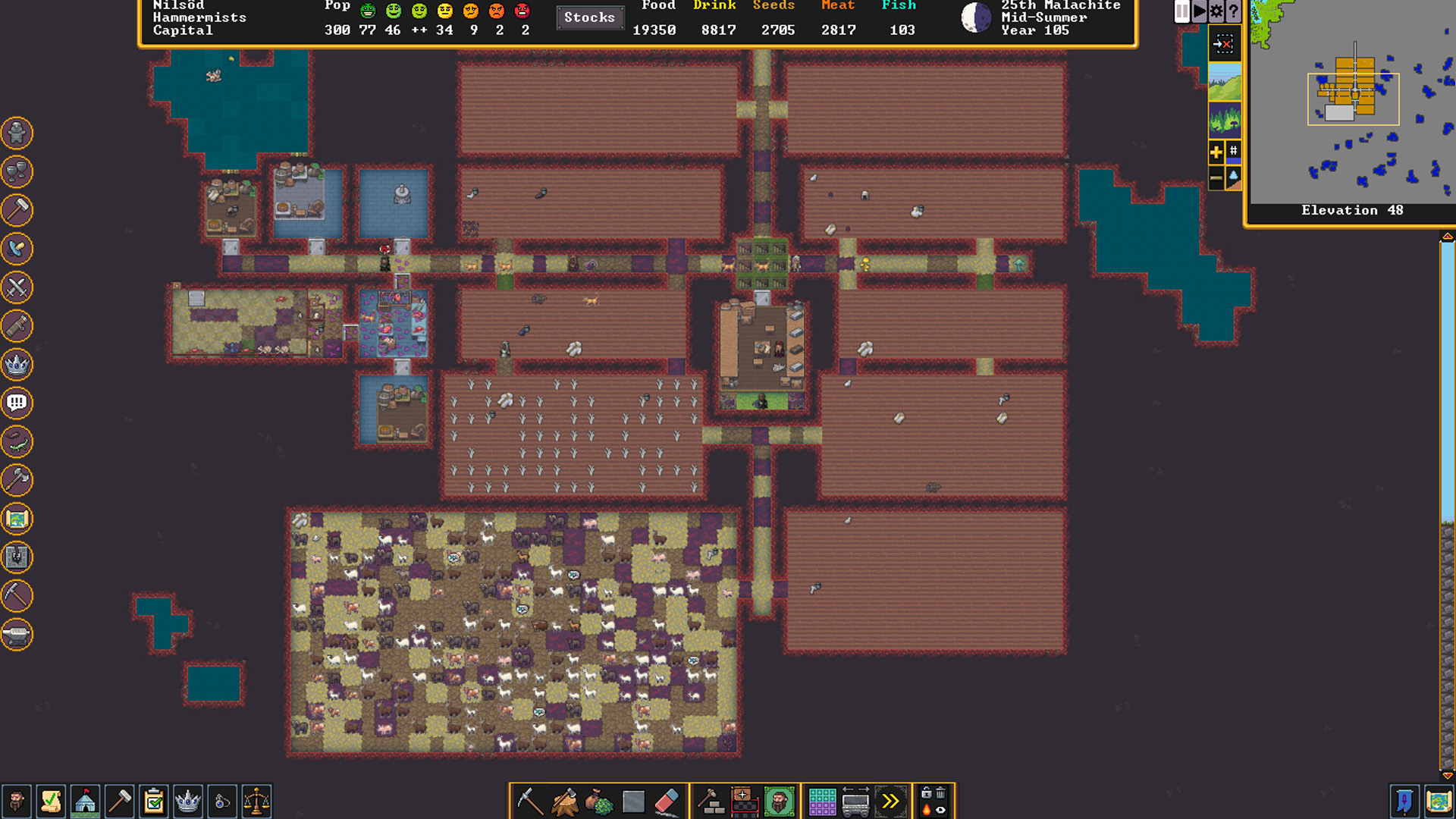Viewport: 1456px width, 819px height.
Task: Resume time with the play arrow button
Action: [1199, 11]
